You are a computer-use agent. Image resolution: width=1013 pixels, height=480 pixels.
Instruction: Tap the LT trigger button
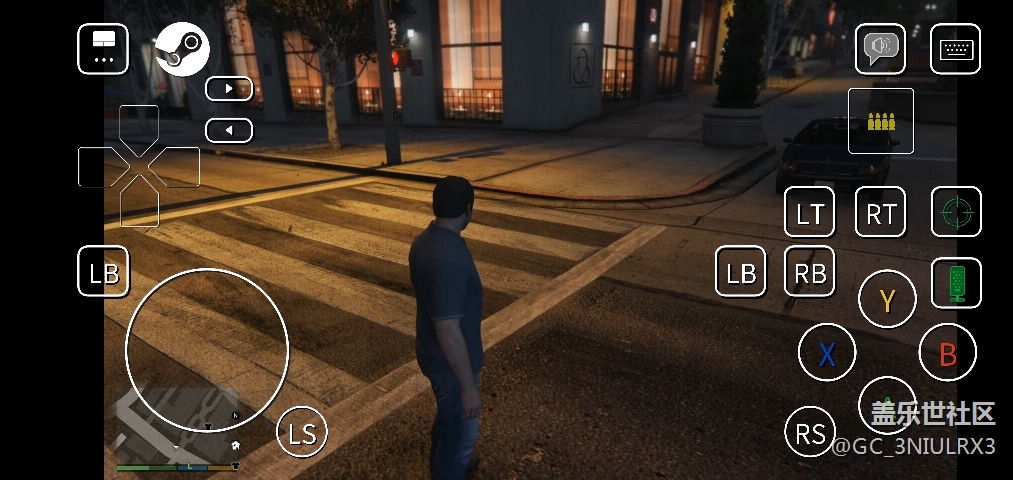809,212
